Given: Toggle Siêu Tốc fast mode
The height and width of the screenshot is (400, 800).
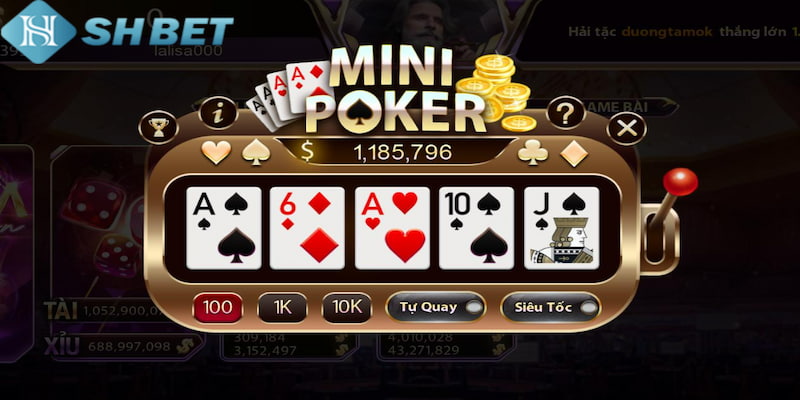Looking at the screenshot, I should click(550, 307).
